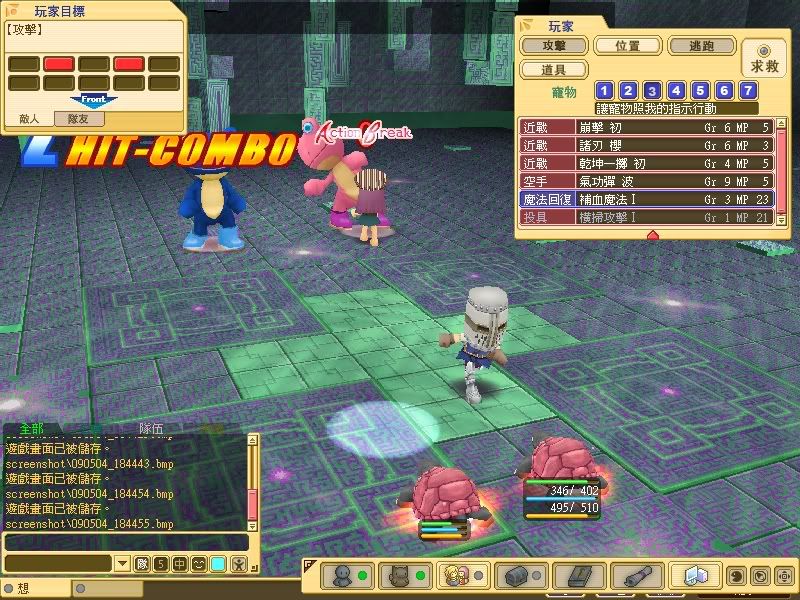Open the chat emoticon smiley button
Screen dimensions: 800x600
coord(199,564)
